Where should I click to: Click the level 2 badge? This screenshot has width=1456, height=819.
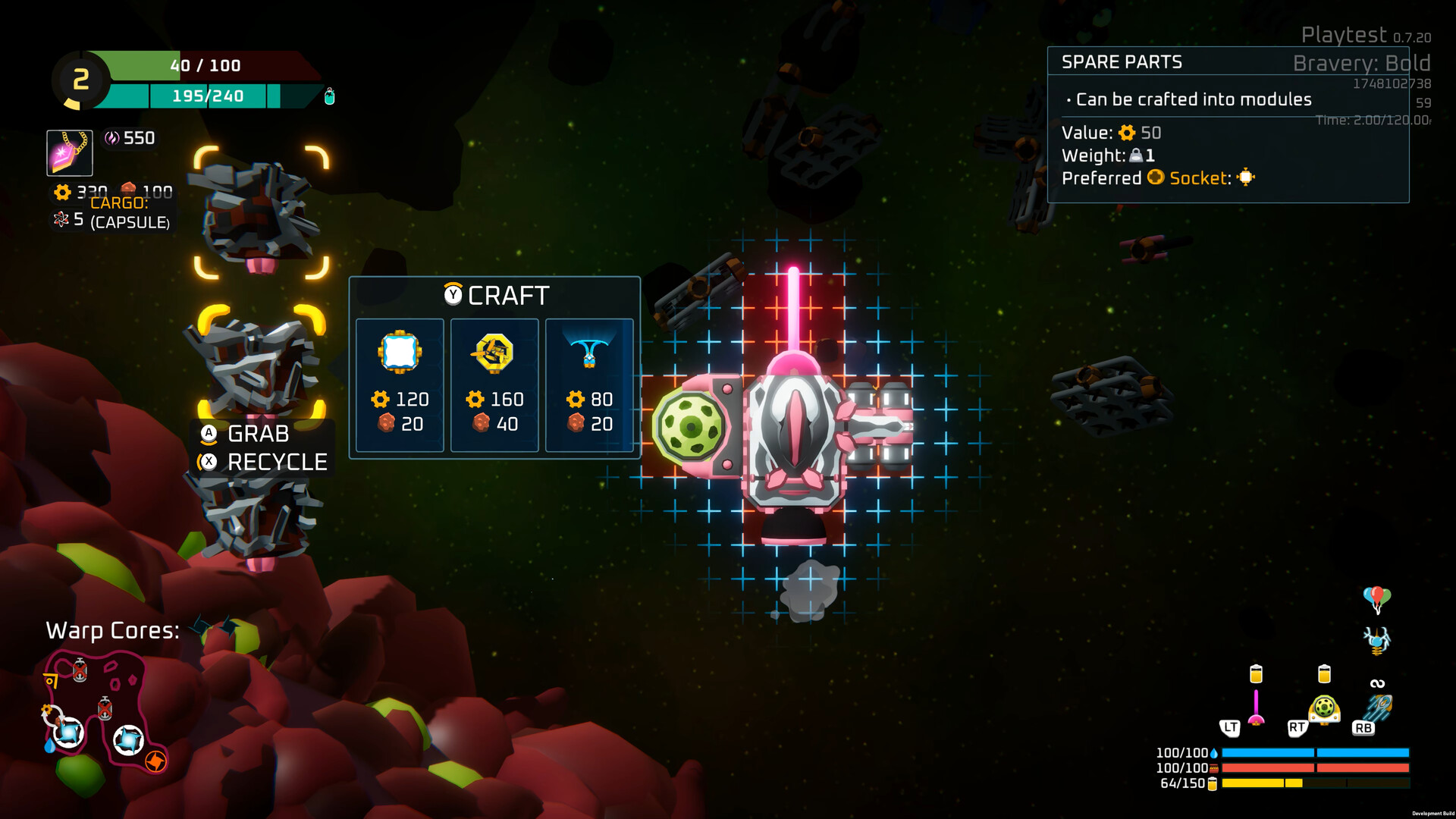[x=81, y=80]
